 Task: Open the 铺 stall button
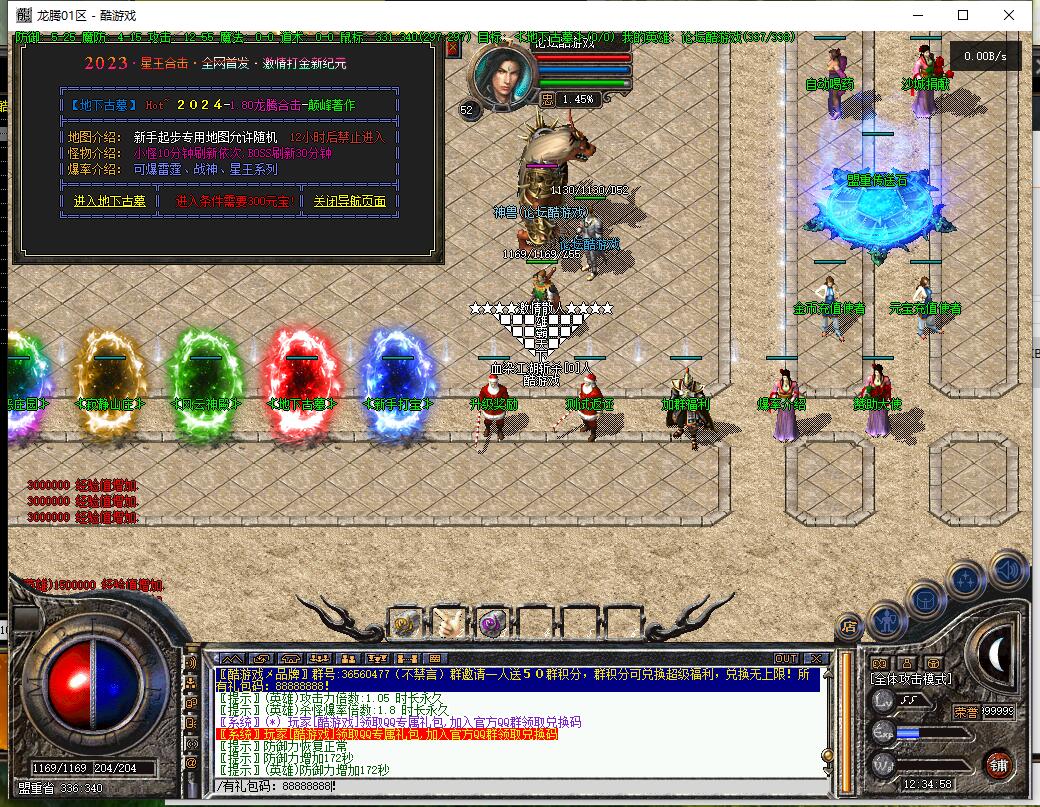[x=998, y=765]
